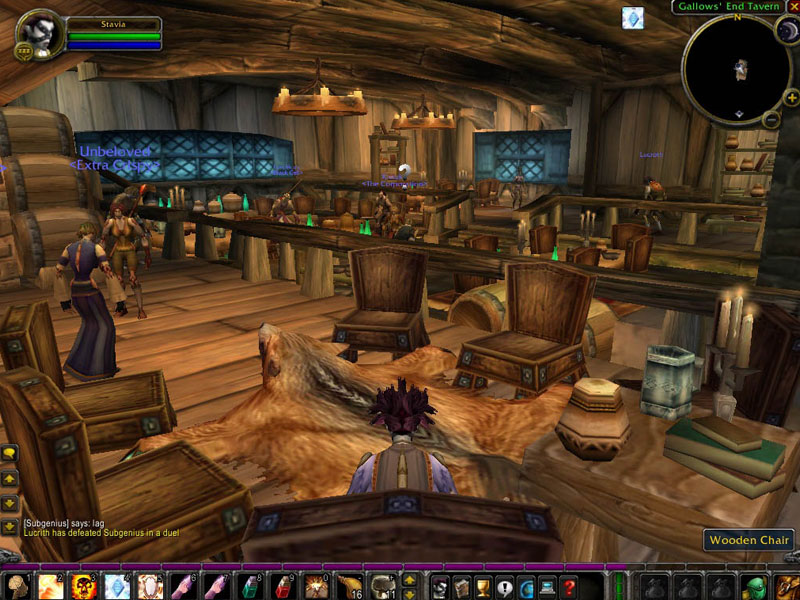Image resolution: width=800 pixels, height=600 pixels.
Task: Use the red health potion
Action: tap(284, 586)
